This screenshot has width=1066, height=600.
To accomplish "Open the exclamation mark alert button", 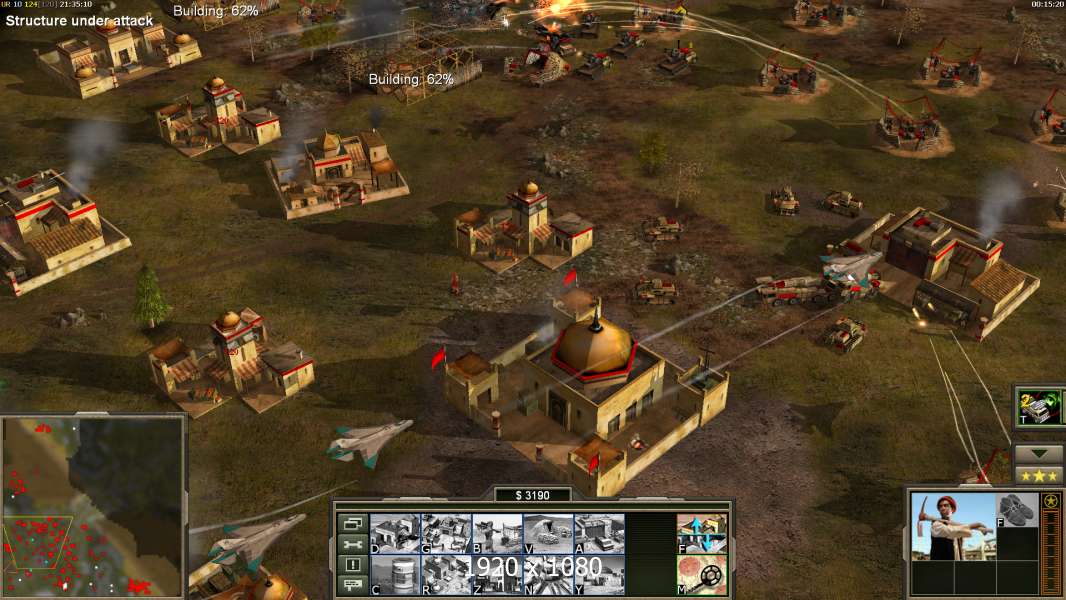I will [x=352, y=565].
